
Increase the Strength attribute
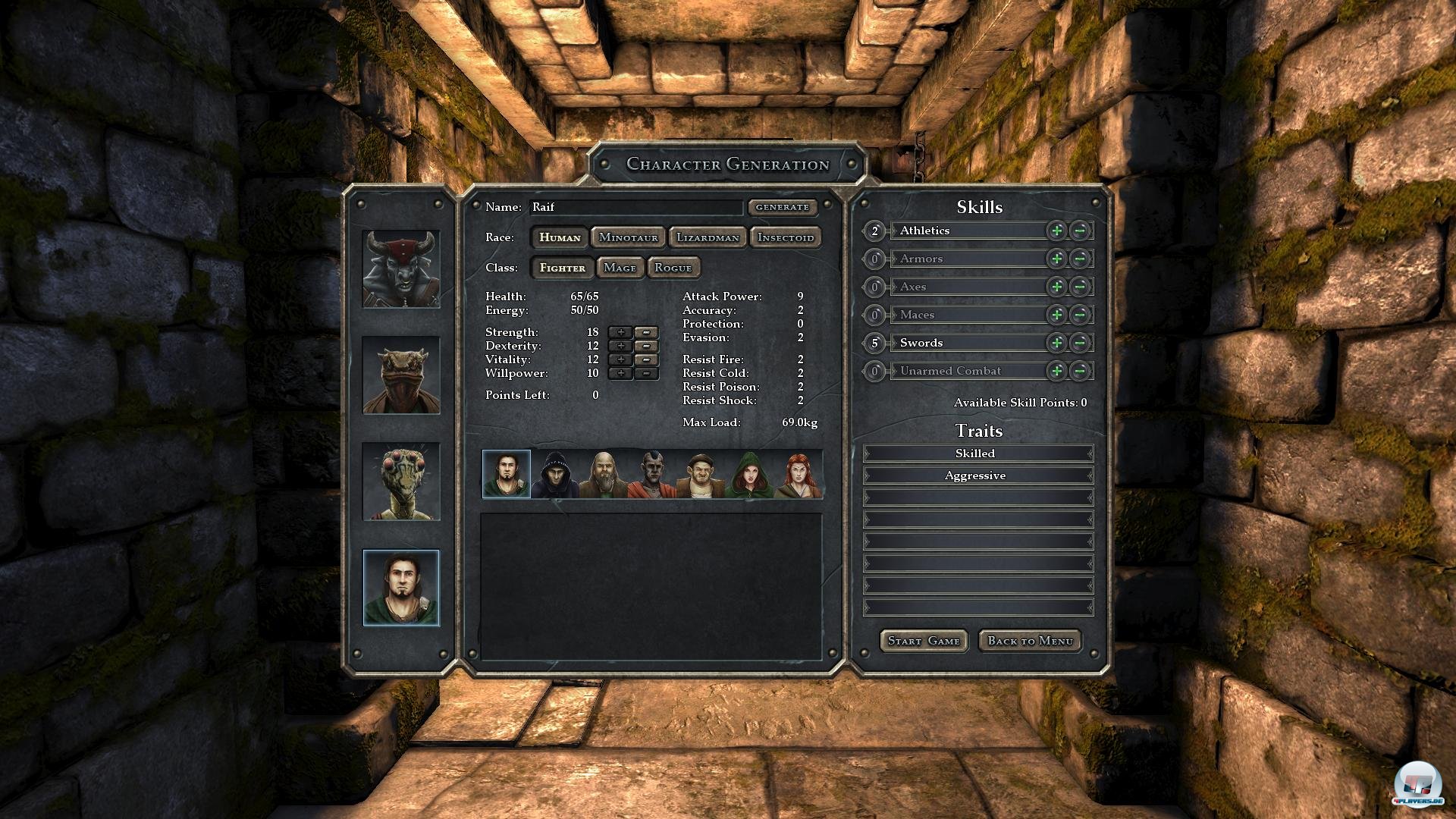pos(620,332)
